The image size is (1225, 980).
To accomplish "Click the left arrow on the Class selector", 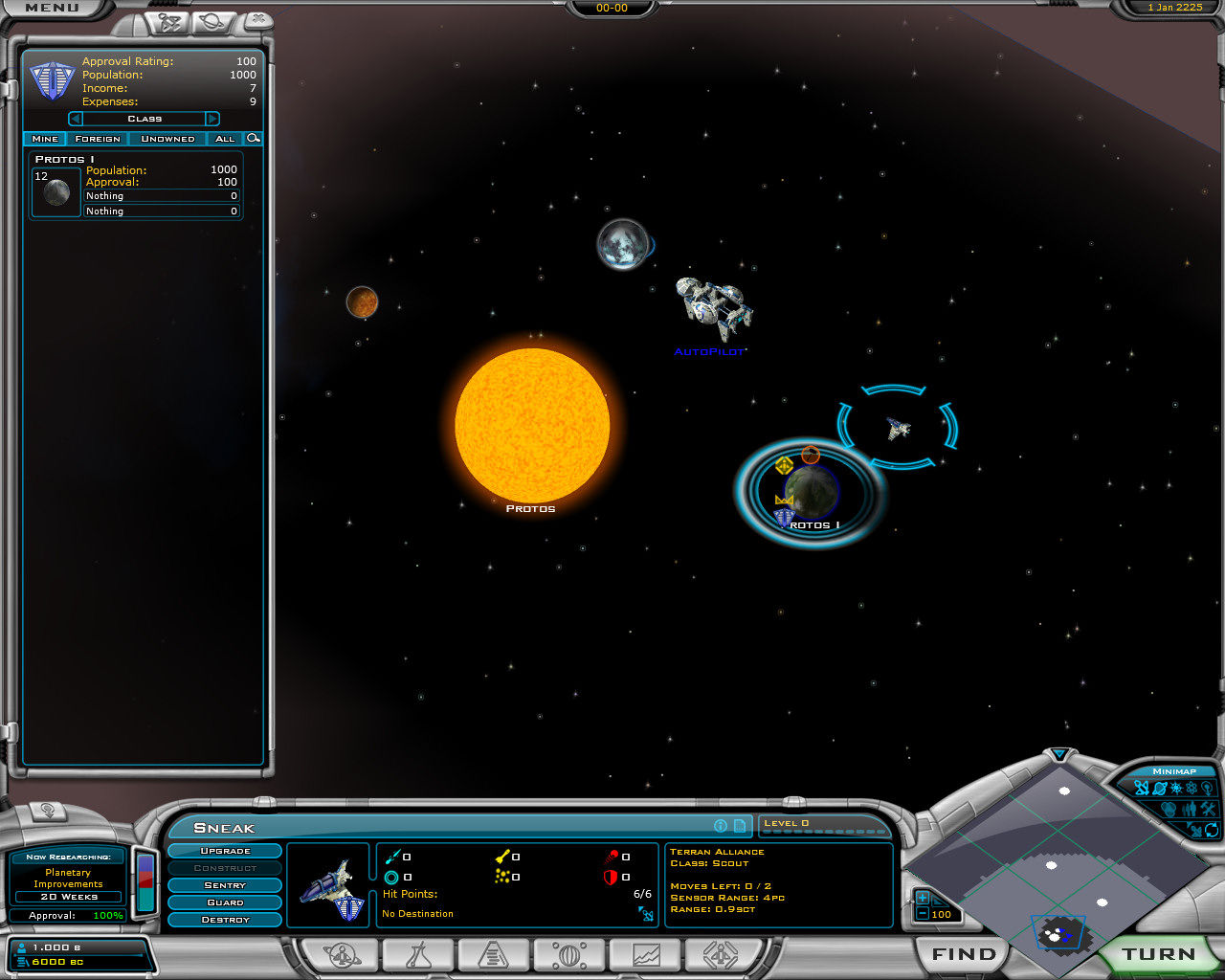I will pyautogui.click(x=75, y=119).
